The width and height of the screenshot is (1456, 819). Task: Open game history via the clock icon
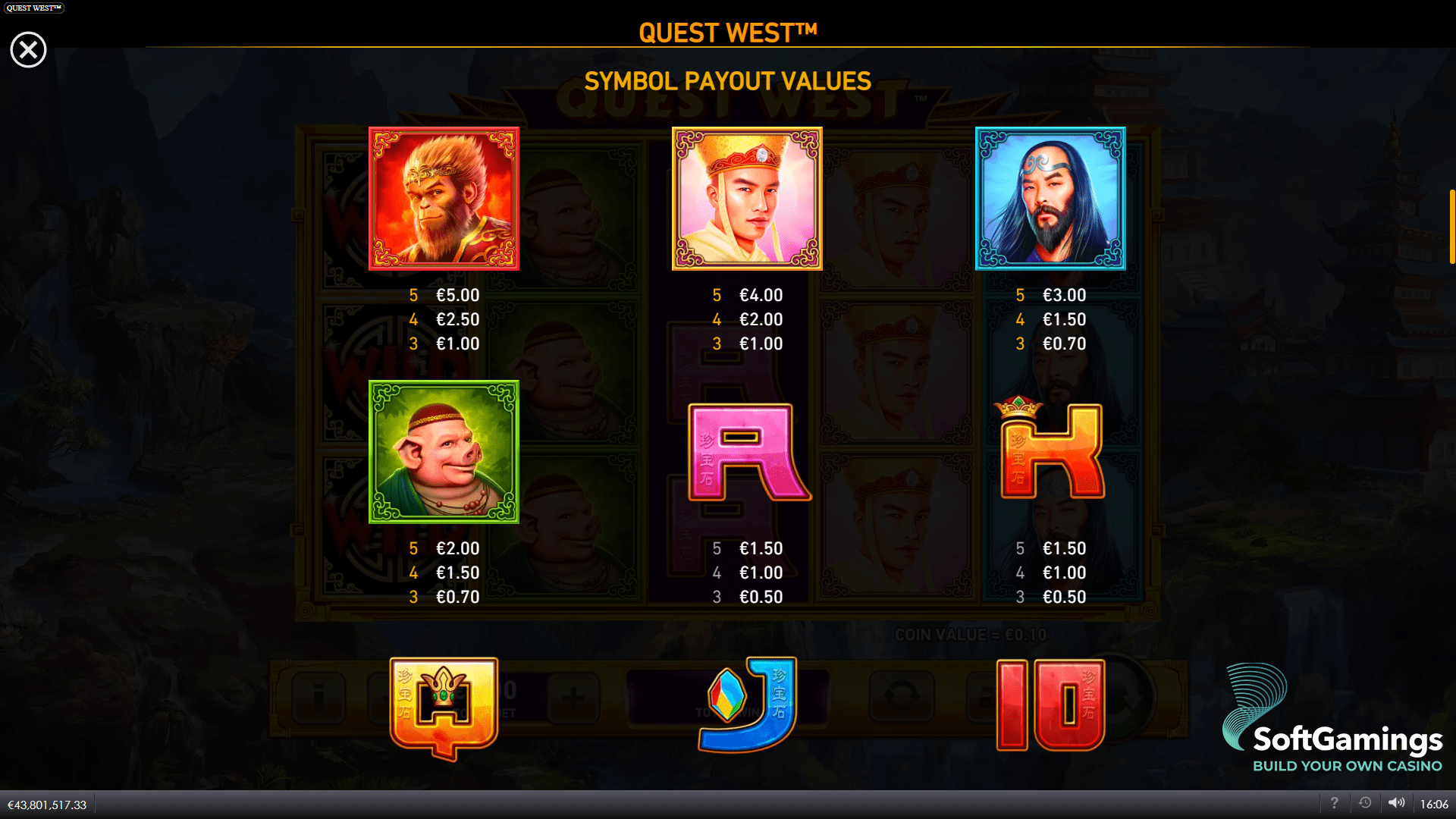[x=1366, y=802]
